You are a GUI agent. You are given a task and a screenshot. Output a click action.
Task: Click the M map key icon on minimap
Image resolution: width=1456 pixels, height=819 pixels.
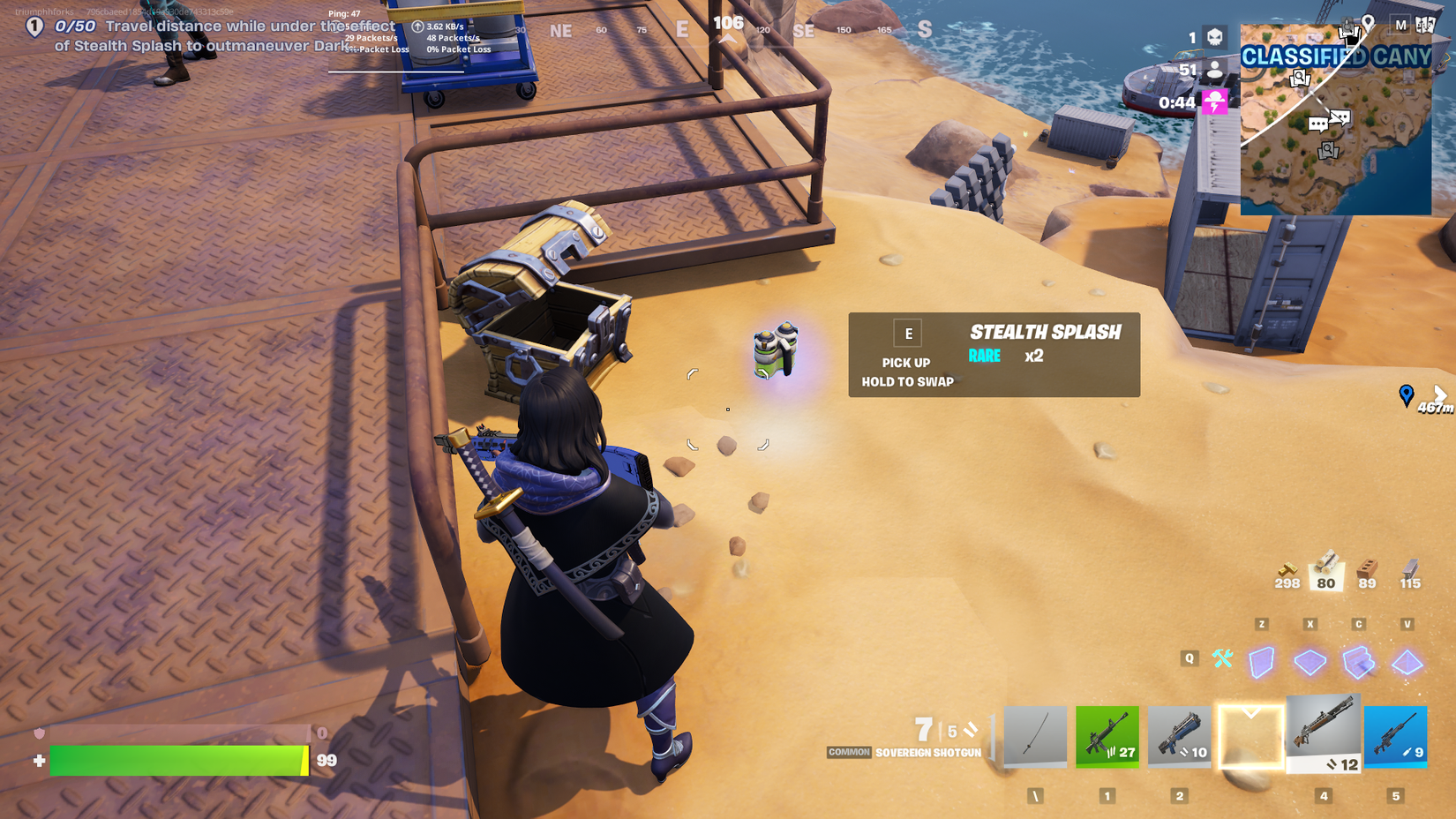pyautogui.click(x=1401, y=24)
